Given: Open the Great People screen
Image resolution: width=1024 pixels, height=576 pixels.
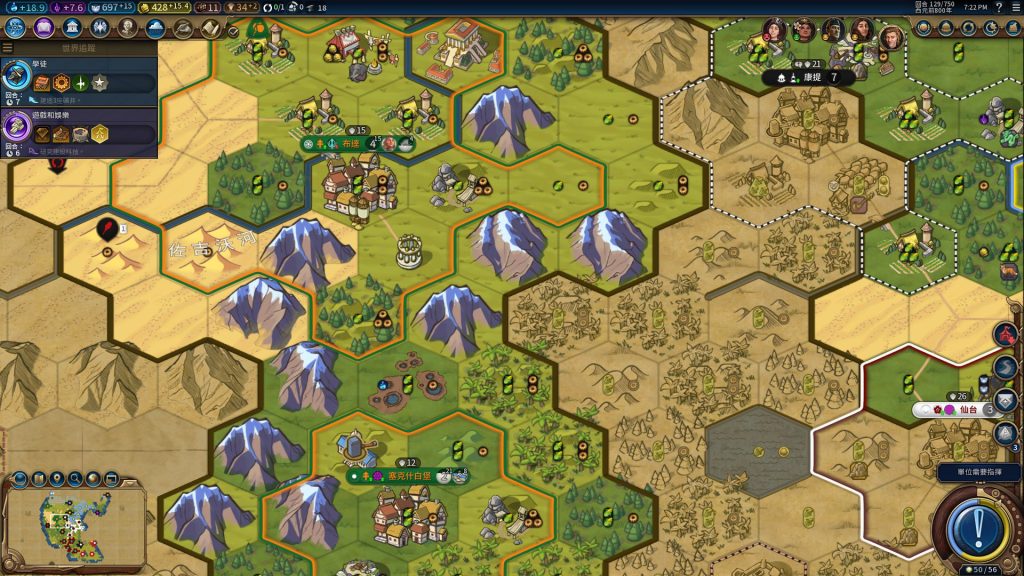Looking at the screenshot, I should [129, 28].
